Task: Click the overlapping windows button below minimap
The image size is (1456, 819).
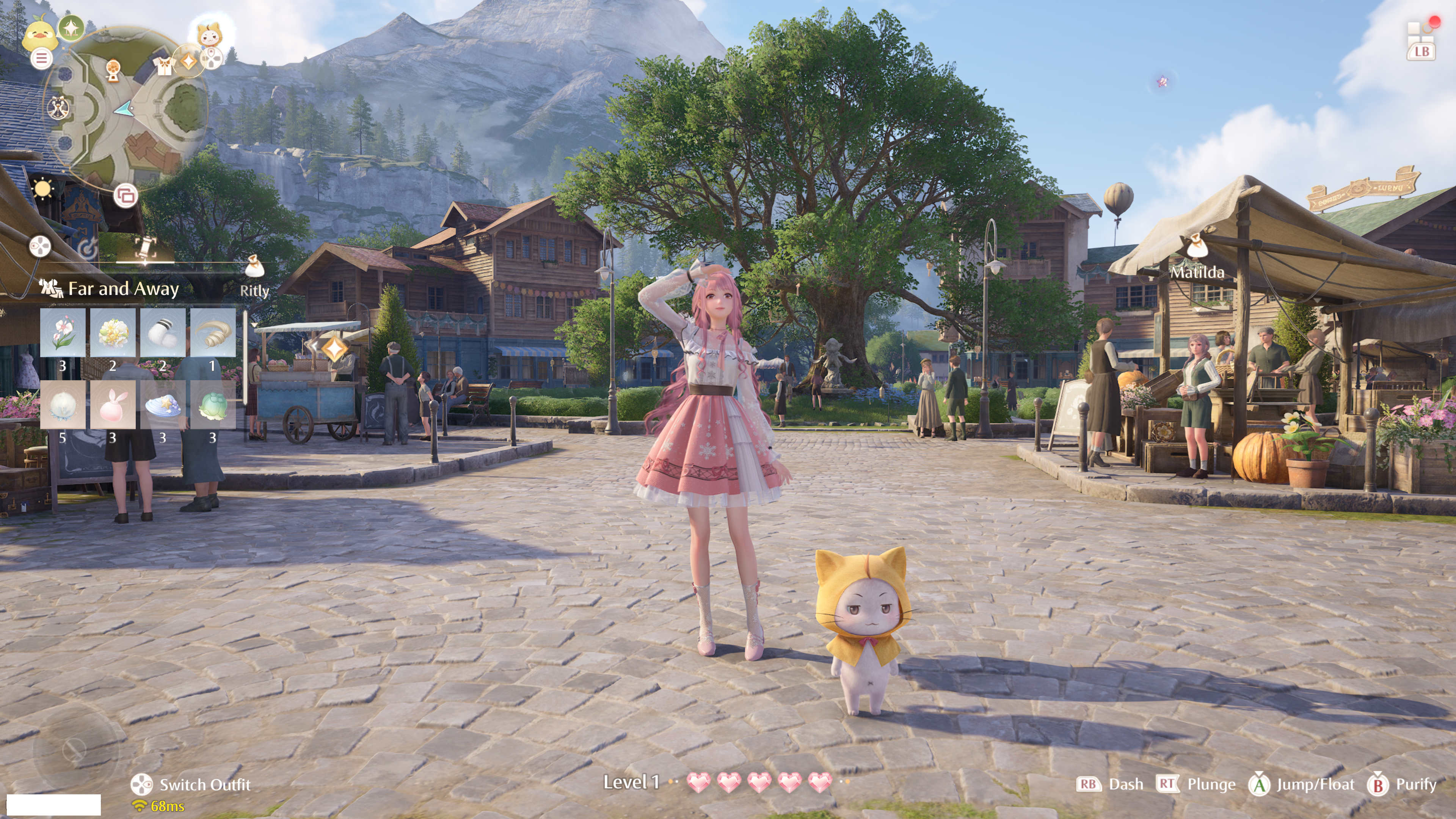Action: point(126,196)
